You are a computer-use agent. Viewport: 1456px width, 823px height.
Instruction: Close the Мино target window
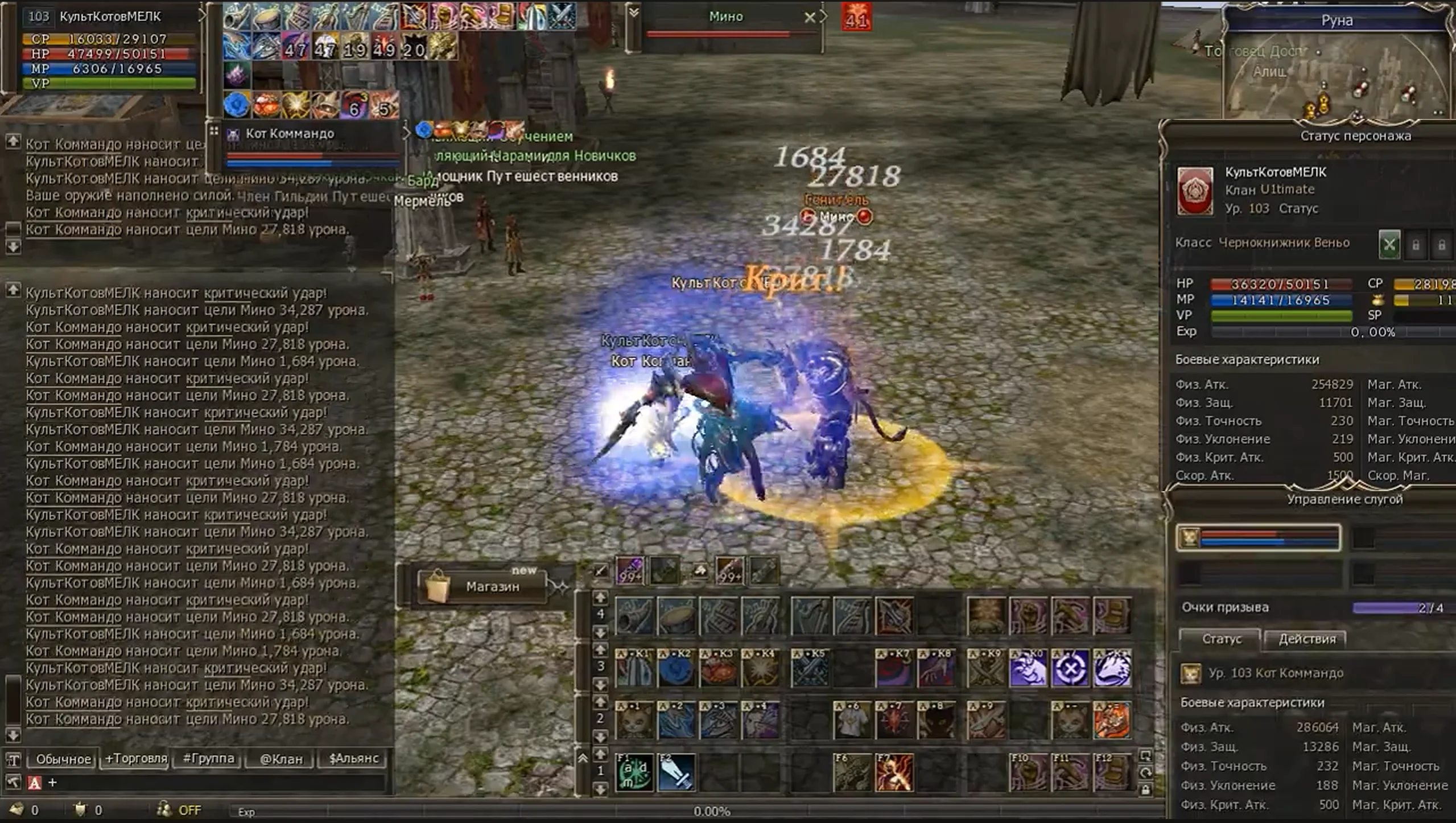point(810,18)
